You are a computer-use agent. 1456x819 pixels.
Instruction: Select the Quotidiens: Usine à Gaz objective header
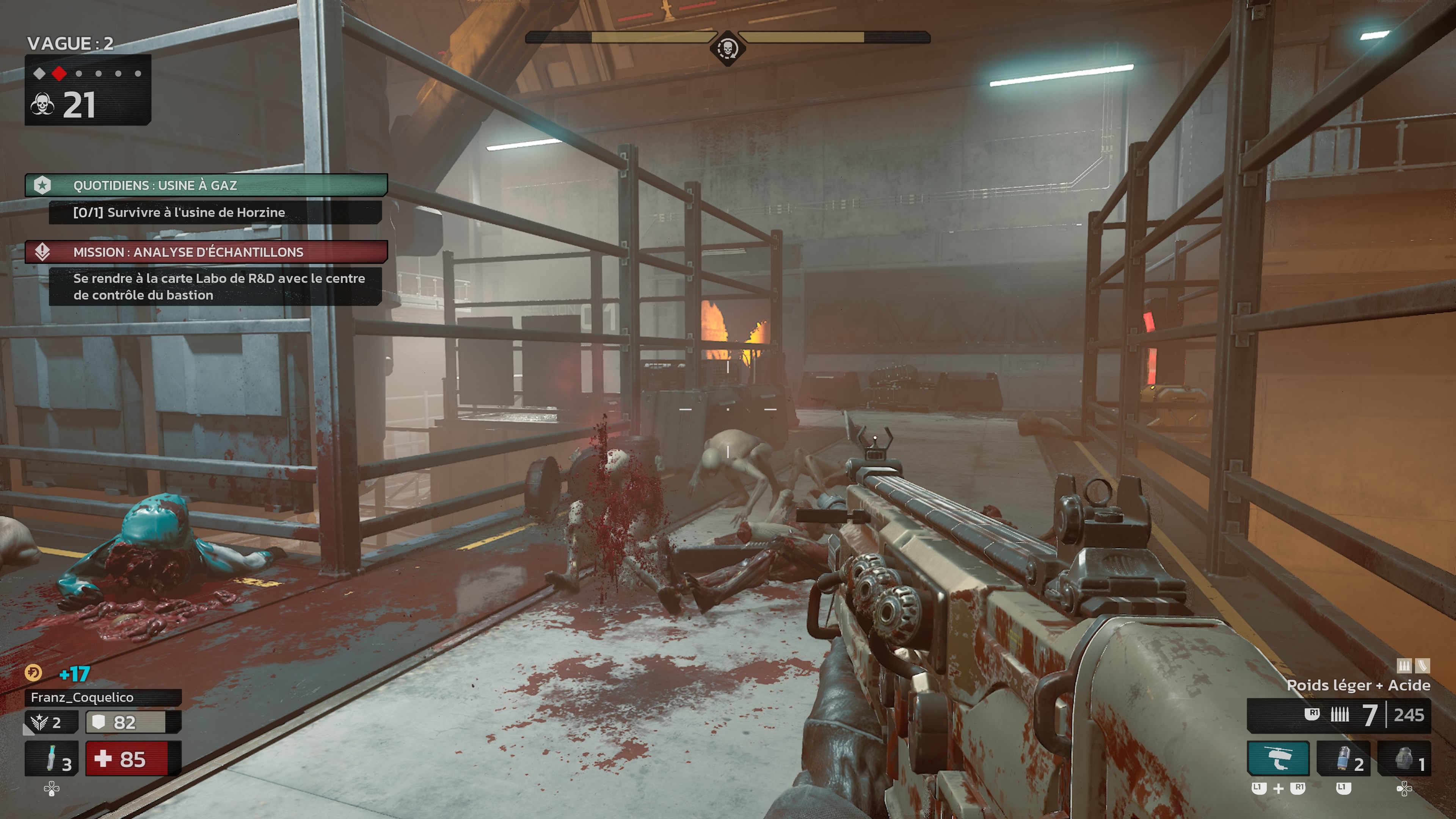[x=206, y=185]
